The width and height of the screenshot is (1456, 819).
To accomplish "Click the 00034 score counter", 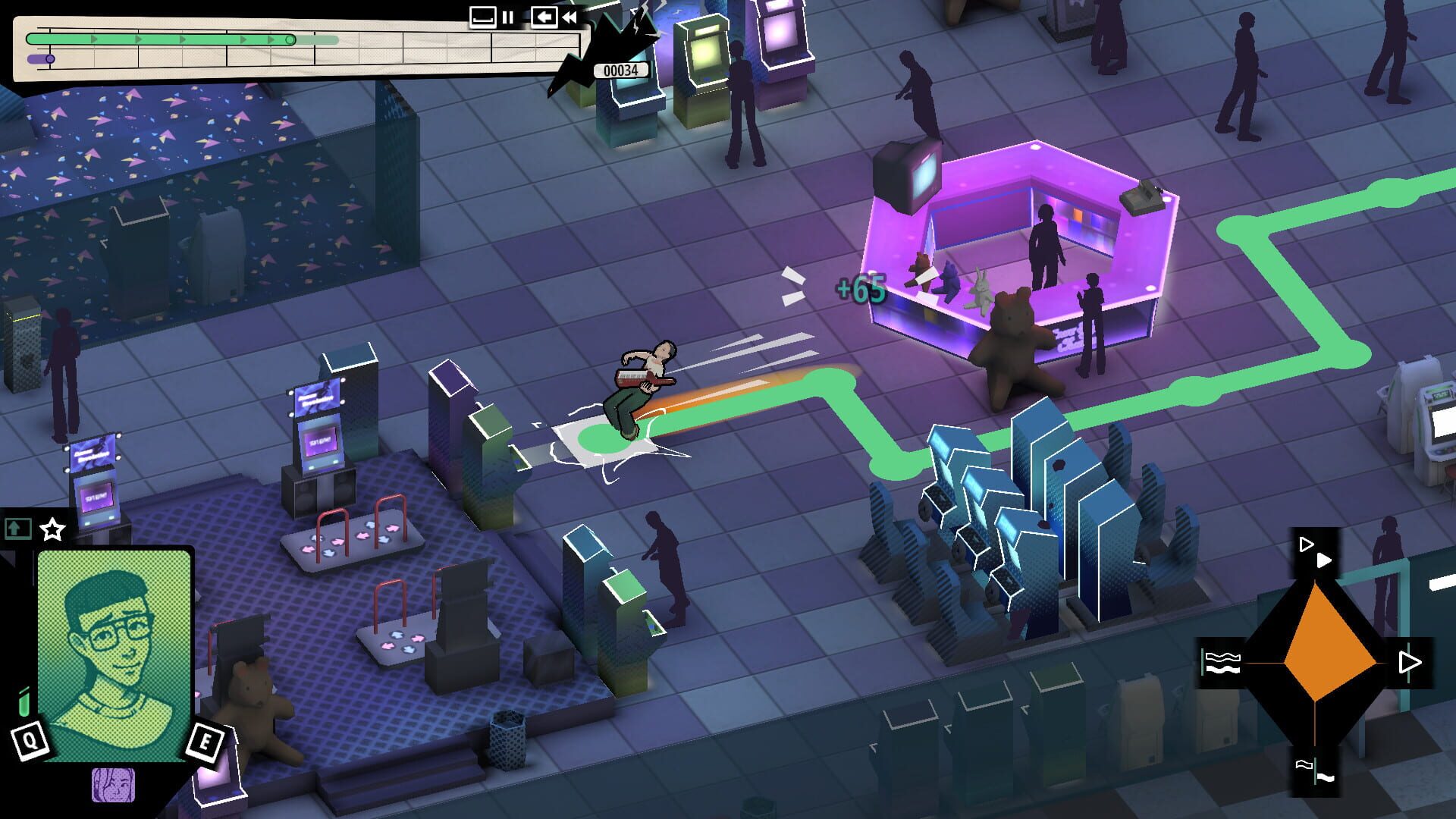I will coord(620,69).
